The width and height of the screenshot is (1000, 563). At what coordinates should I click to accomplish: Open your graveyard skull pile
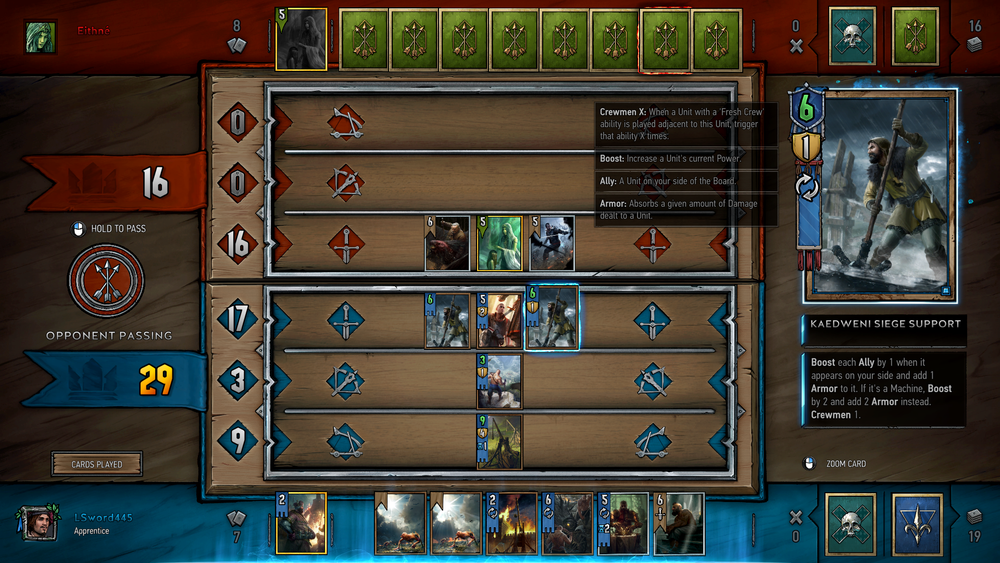[851, 523]
